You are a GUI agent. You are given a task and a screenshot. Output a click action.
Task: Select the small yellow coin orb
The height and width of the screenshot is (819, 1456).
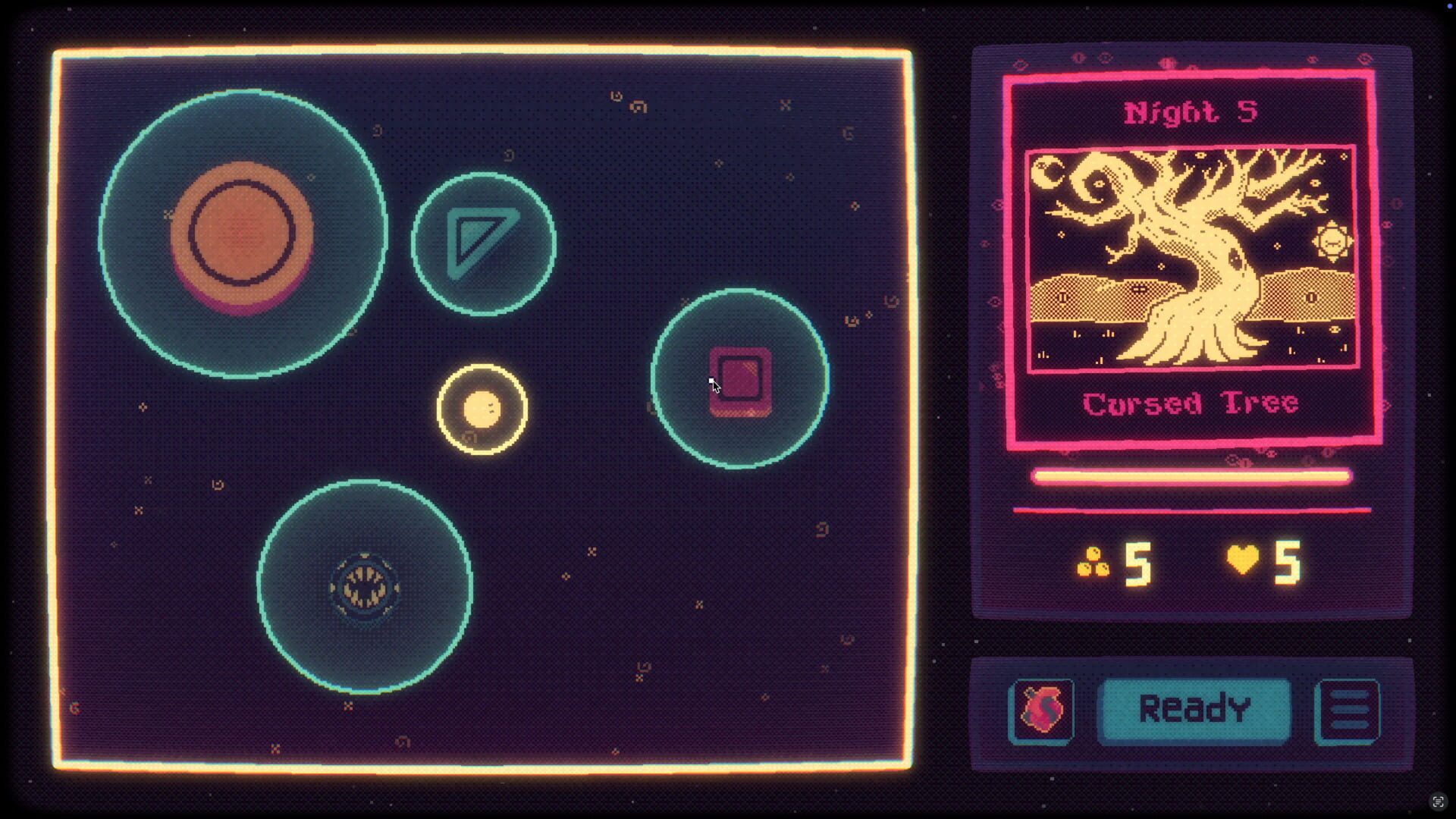tap(483, 409)
